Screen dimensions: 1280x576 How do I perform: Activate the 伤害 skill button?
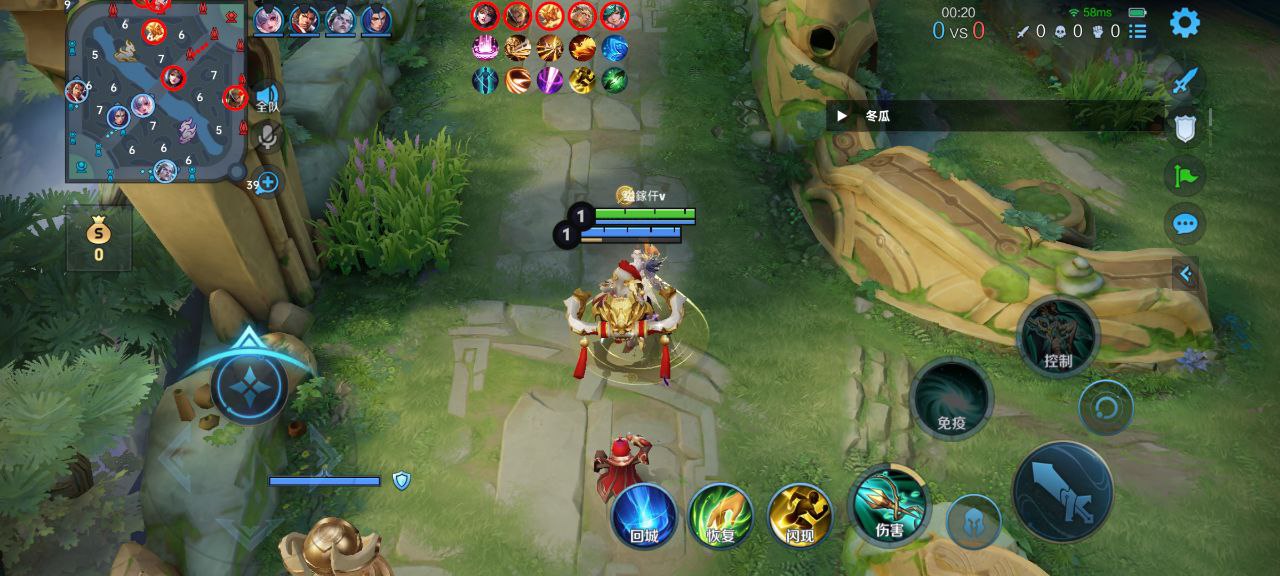[x=889, y=506]
